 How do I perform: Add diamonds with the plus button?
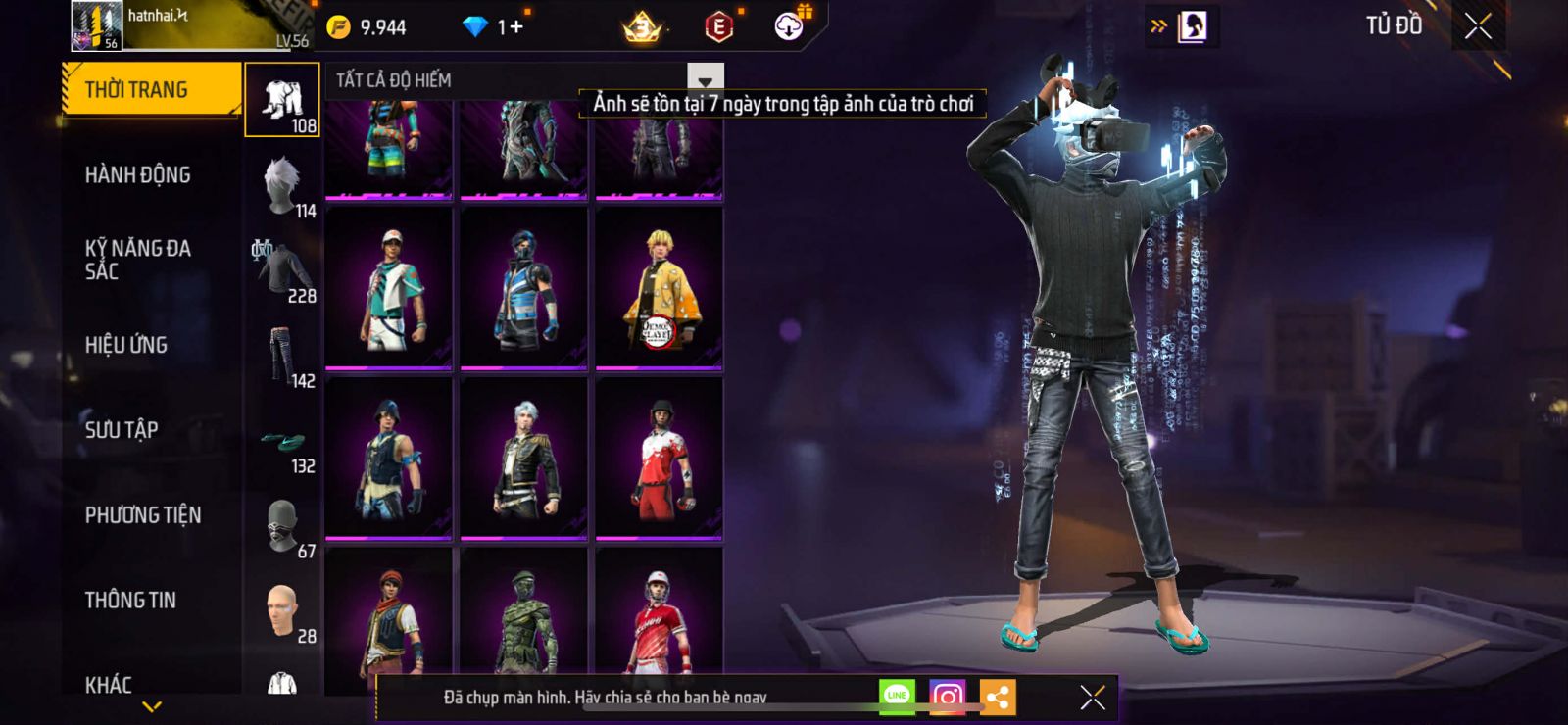[515, 27]
